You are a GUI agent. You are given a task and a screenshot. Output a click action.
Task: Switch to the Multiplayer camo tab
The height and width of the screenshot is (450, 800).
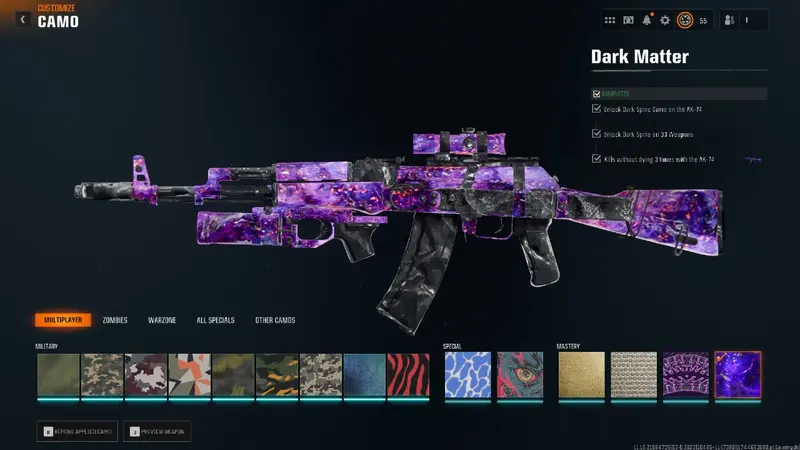point(62,320)
